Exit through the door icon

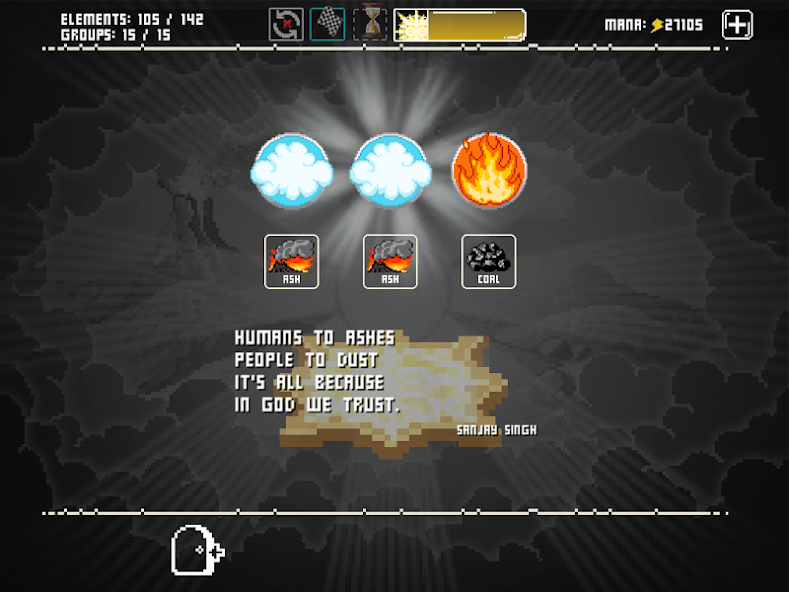click(195, 550)
